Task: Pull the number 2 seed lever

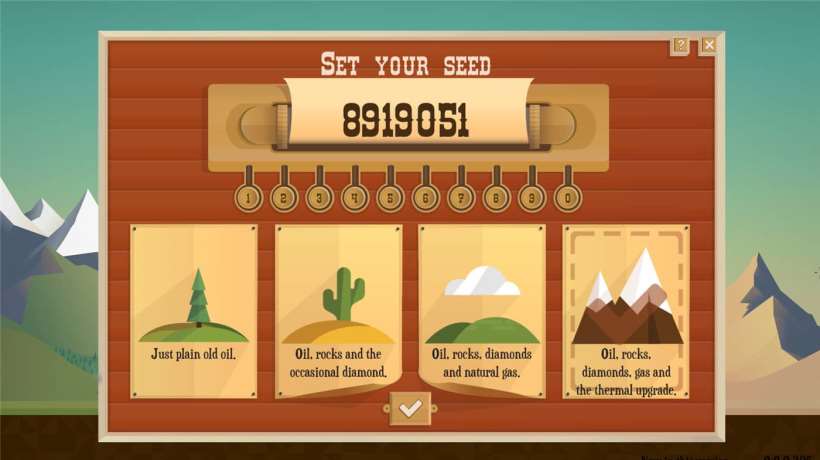Action: (284, 197)
